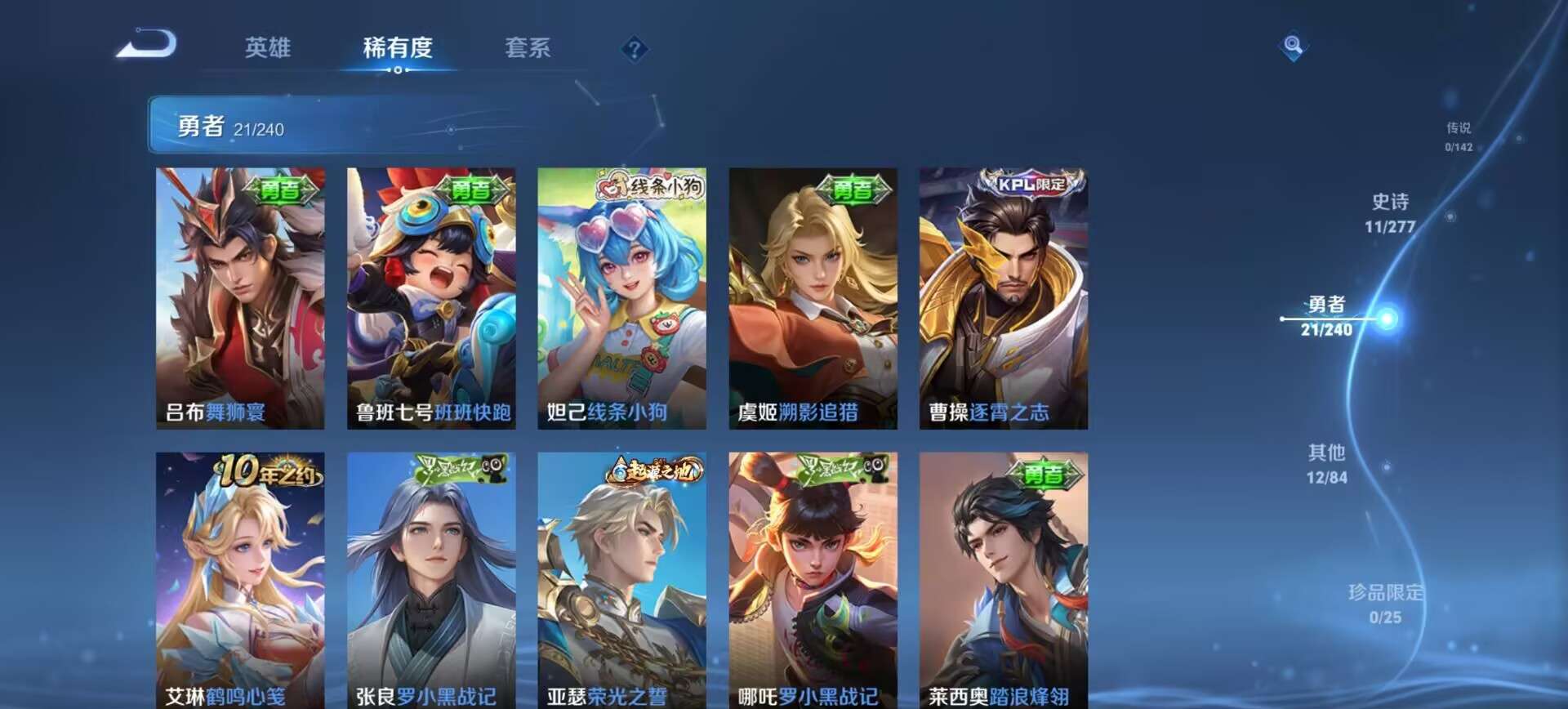Click the 线条小狗 badge on 妲己's skin
Viewport: 1568px width, 709px height.
[653, 185]
